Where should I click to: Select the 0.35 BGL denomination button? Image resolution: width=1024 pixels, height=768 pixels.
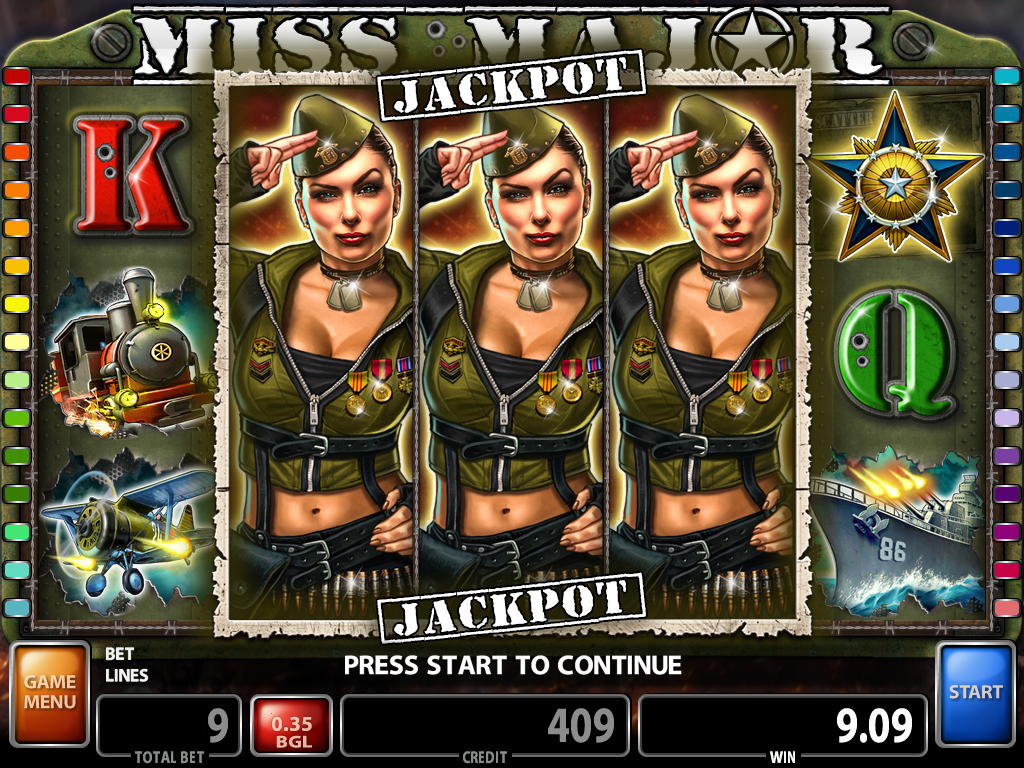[290, 725]
